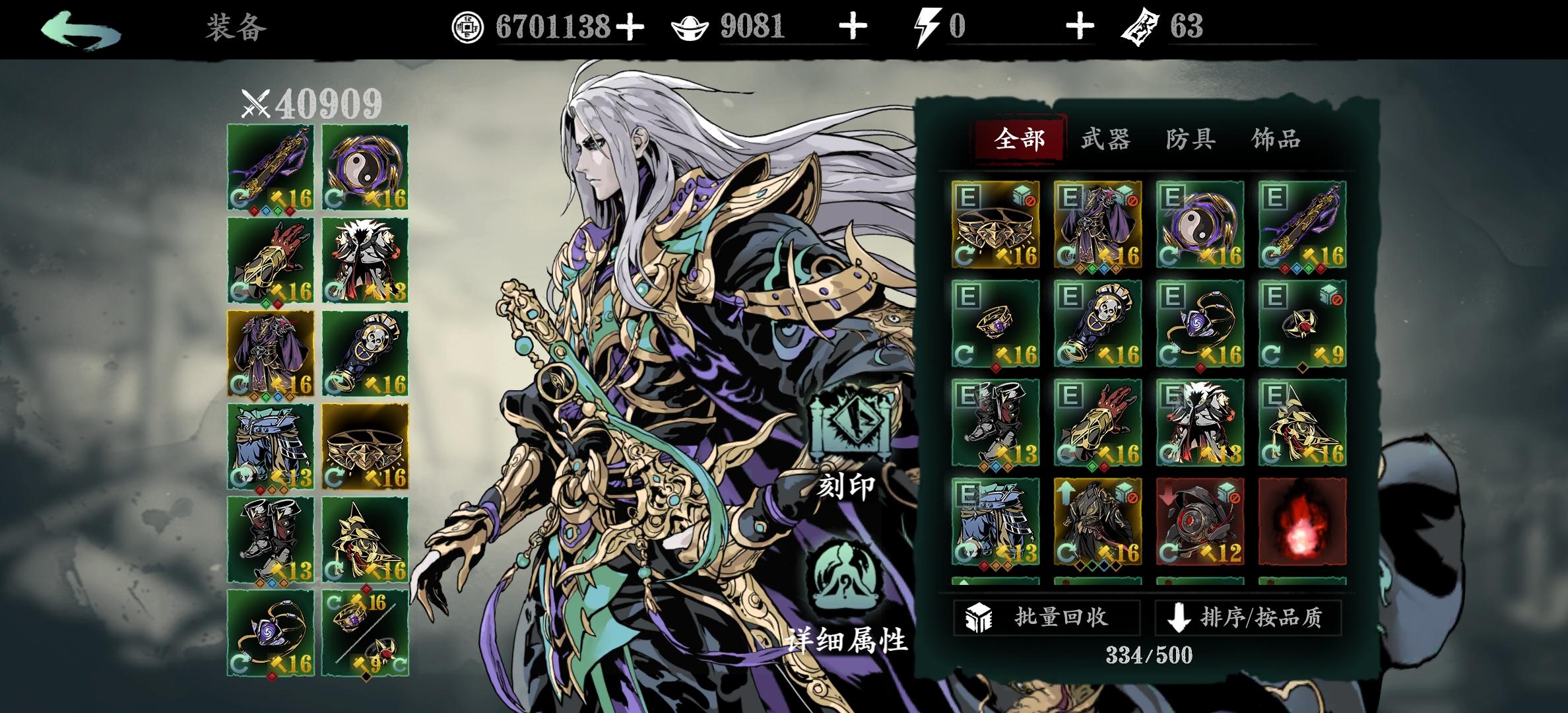Click the red gem socket under the equipped weapon
This screenshot has width=1568, height=713.
tap(253, 211)
